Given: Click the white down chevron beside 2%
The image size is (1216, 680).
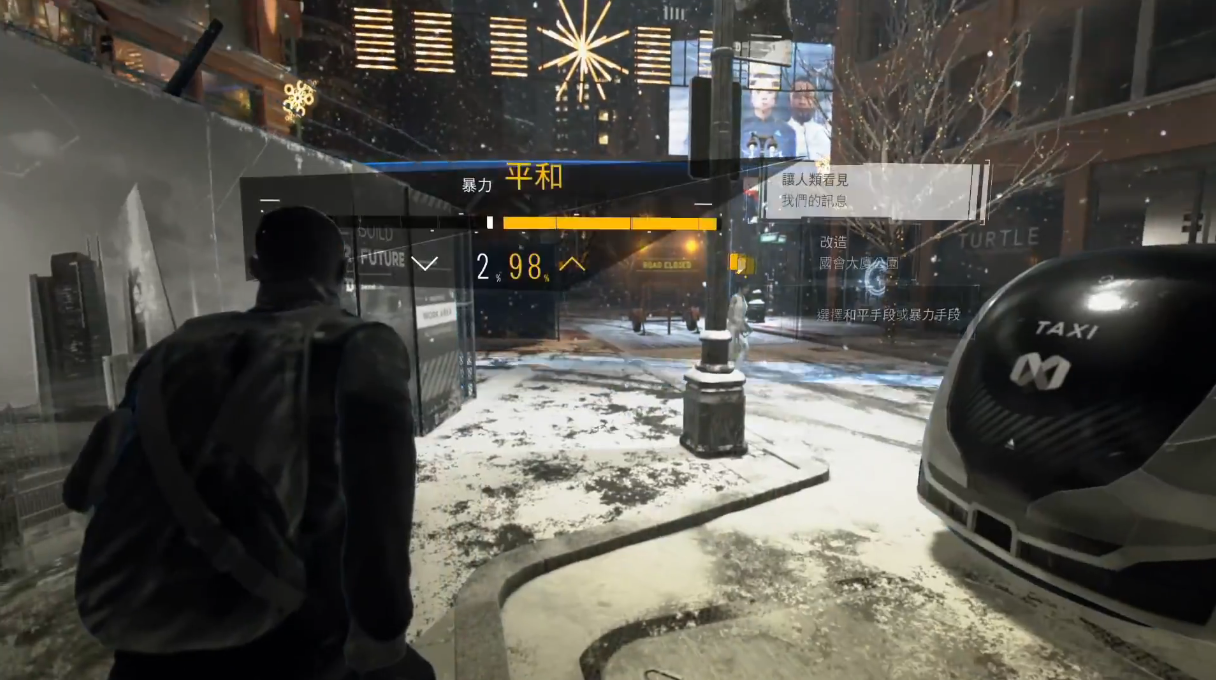Looking at the screenshot, I should point(425,264).
